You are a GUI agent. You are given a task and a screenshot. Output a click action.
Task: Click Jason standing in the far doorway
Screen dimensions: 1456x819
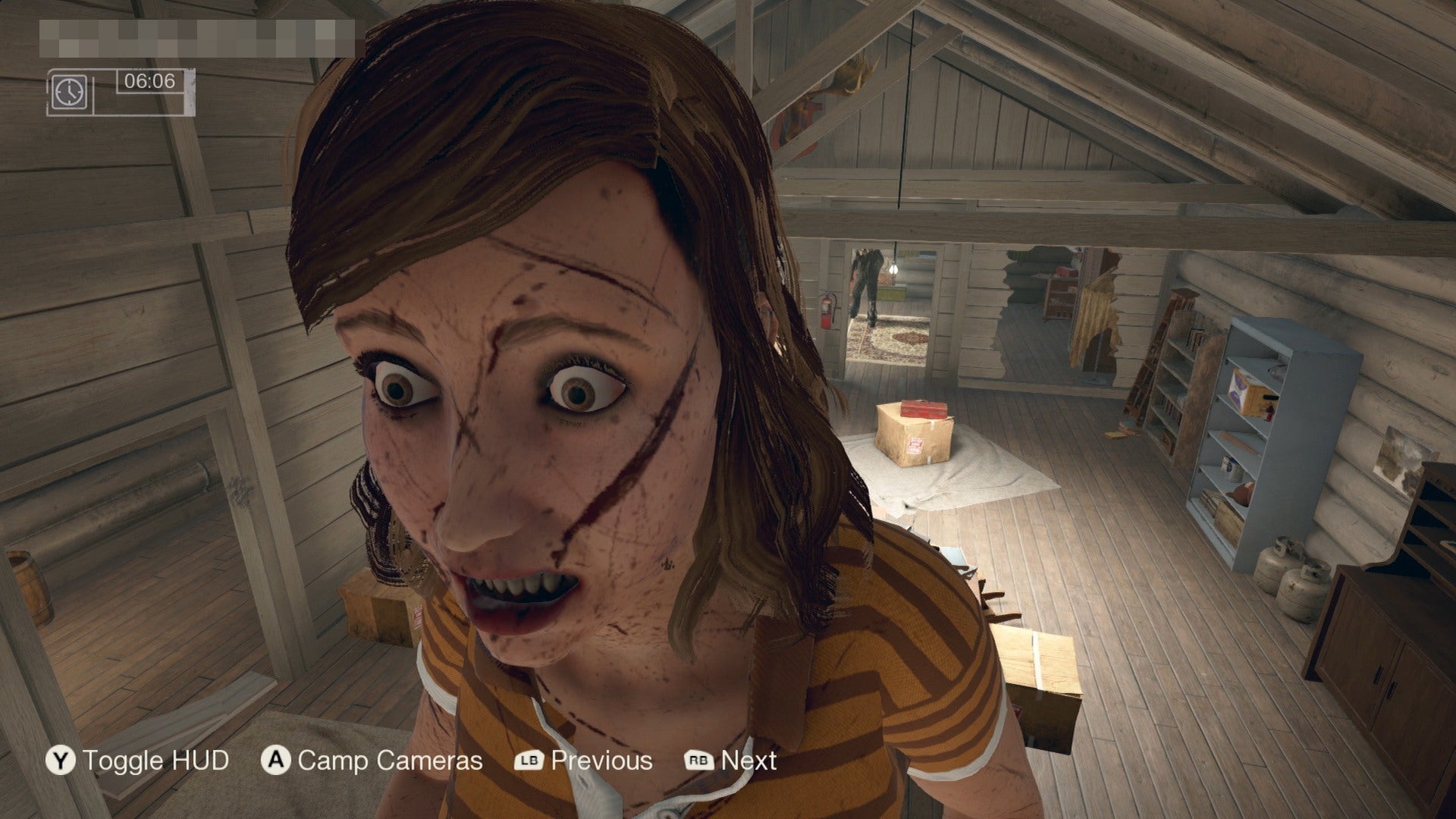[867, 279]
